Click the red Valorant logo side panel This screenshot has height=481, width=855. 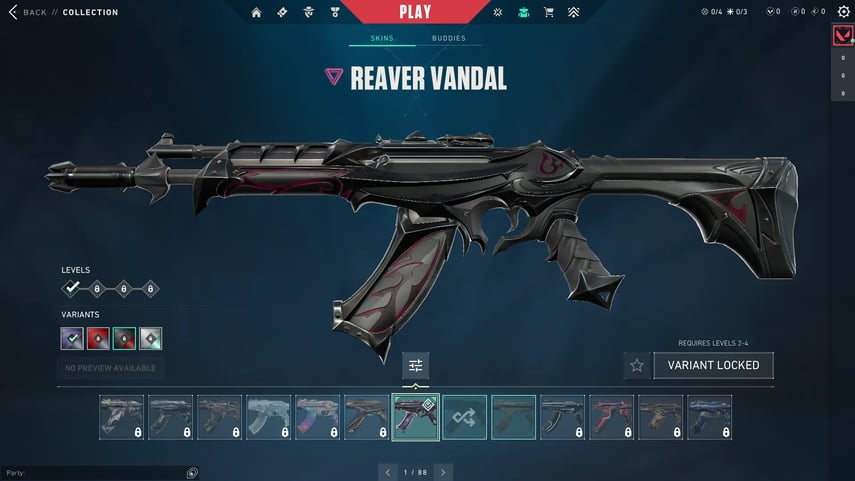842,36
